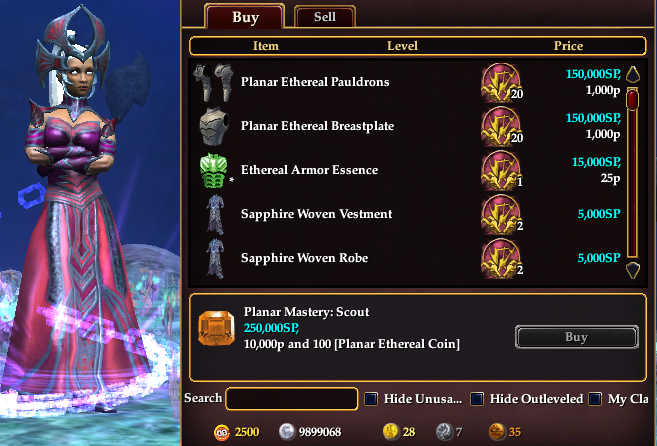Choose the Planar Ethereal Breastplate item
Image resolution: width=657 pixels, height=446 pixels.
315,126
